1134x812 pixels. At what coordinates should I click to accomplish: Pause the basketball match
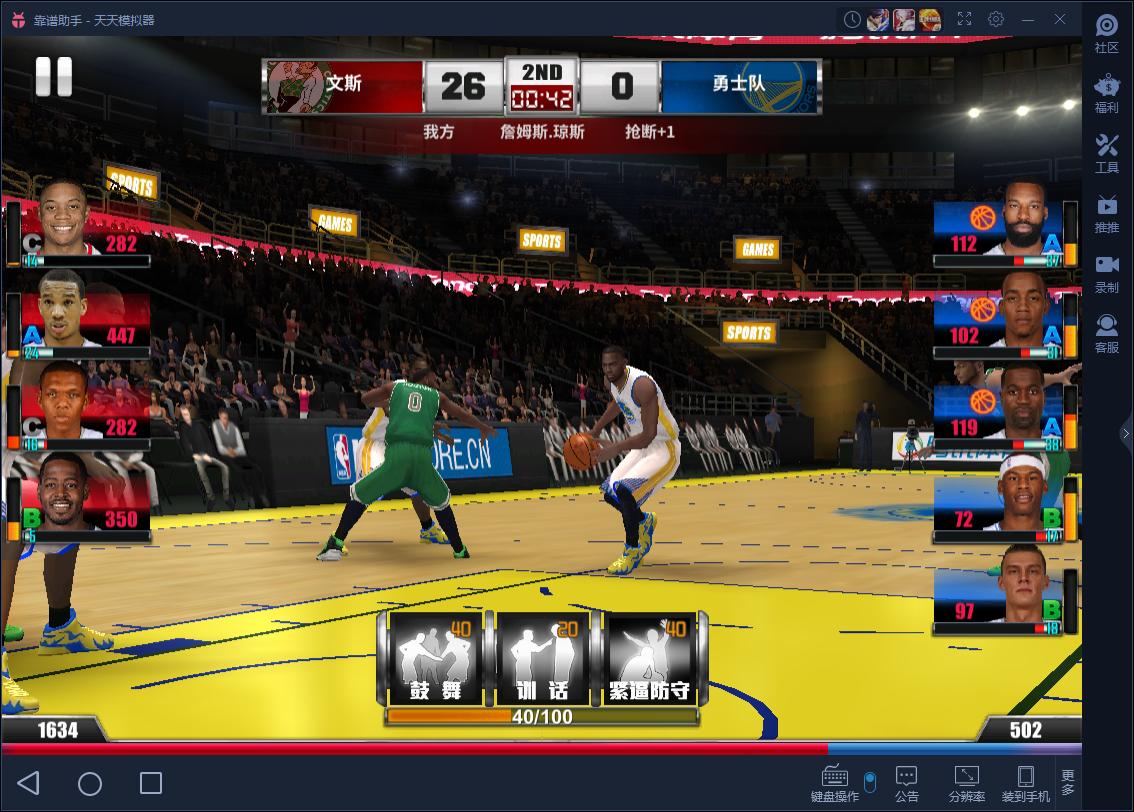(x=54, y=77)
